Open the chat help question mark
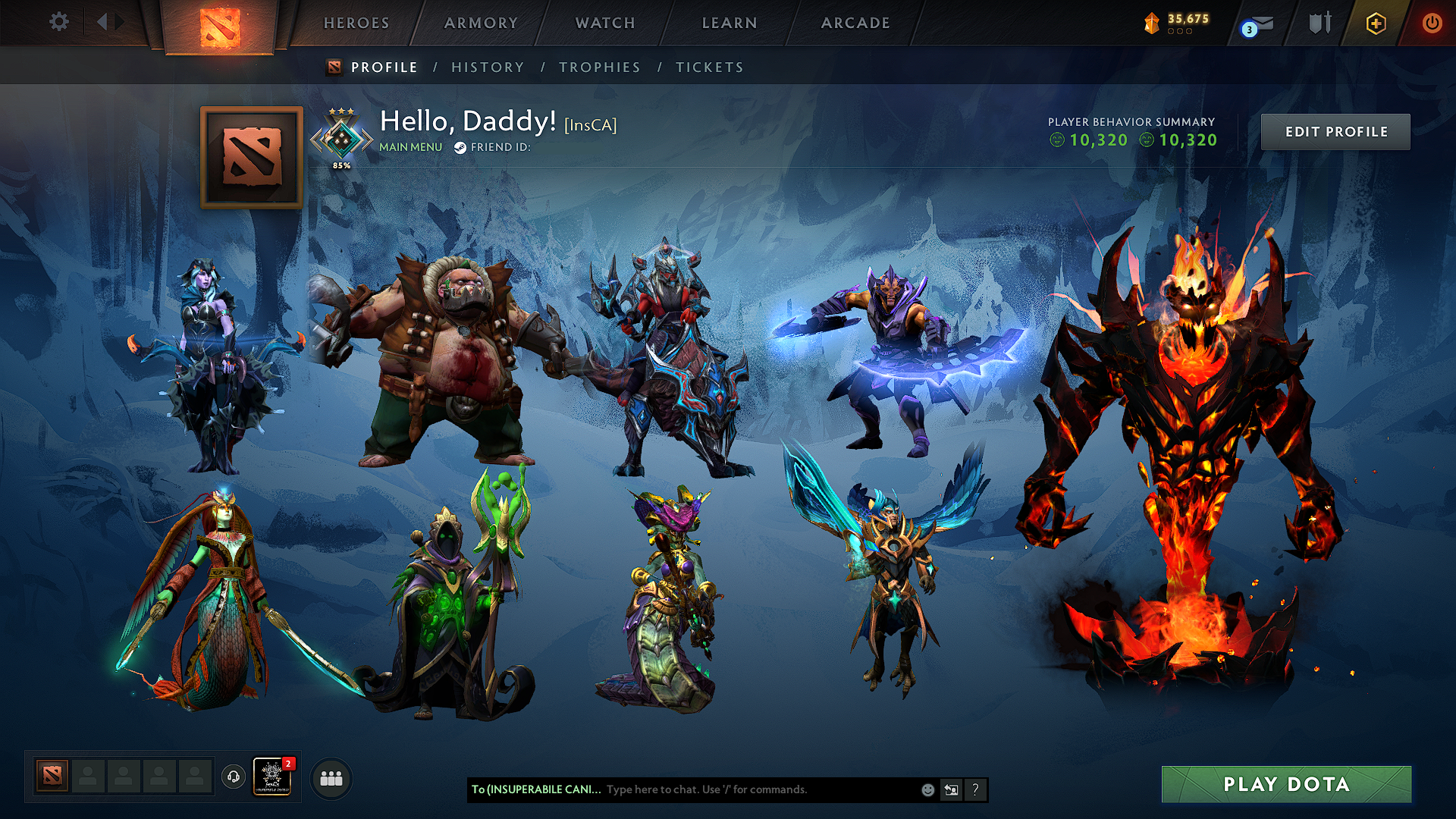Screen dimensions: 1456x819 coord(975,789)
